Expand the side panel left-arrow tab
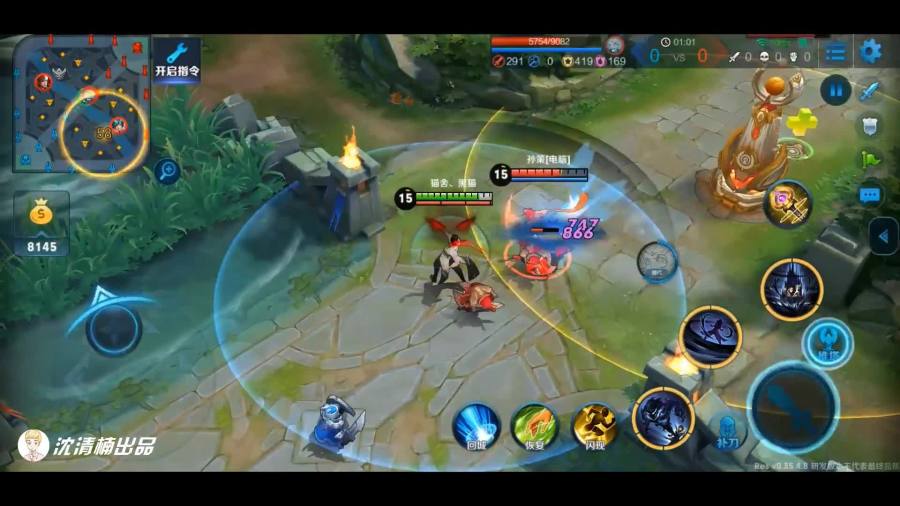The width and height of the screenshot is (900, 506). (883, 237)
